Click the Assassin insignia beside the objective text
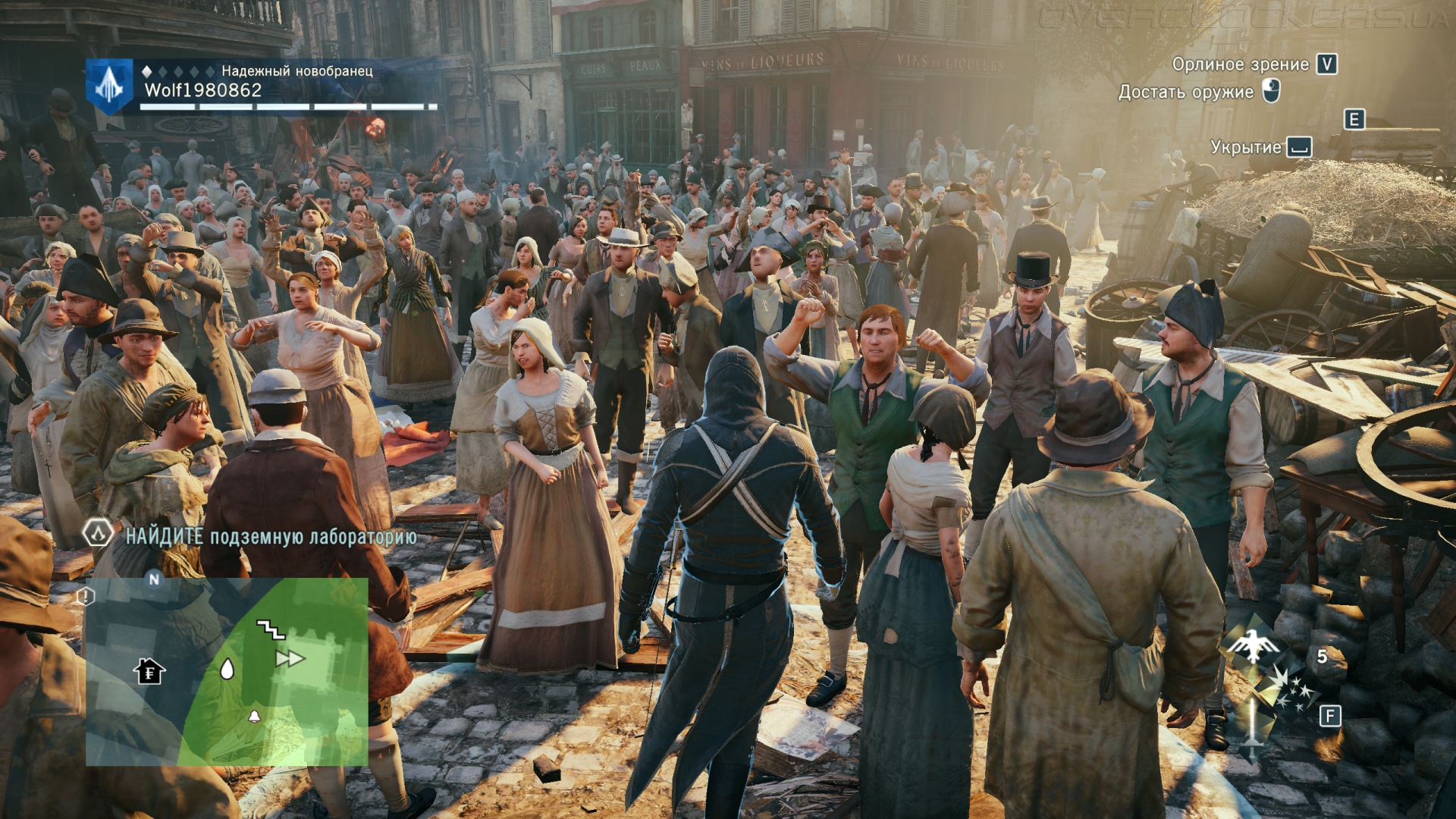The height and width of the screenshot is (819, 1456). tap(98, 533)
